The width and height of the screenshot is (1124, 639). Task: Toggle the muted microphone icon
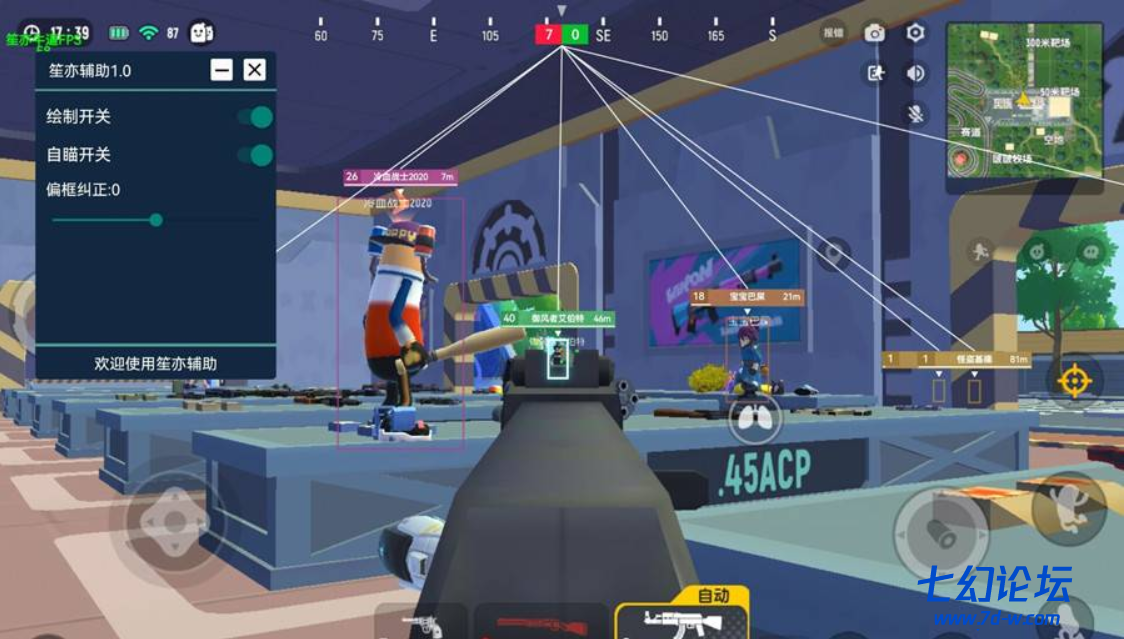(x=915, y=113)
